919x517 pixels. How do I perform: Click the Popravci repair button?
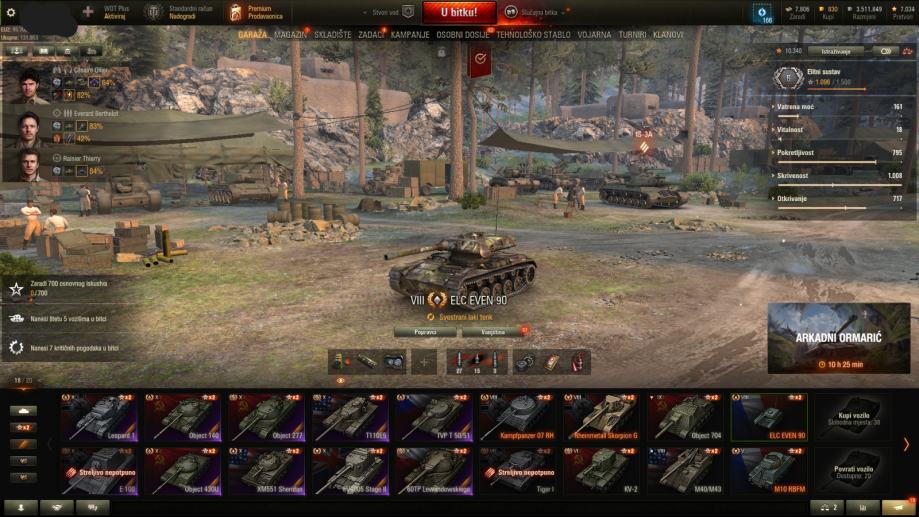(x=424, y=331)
